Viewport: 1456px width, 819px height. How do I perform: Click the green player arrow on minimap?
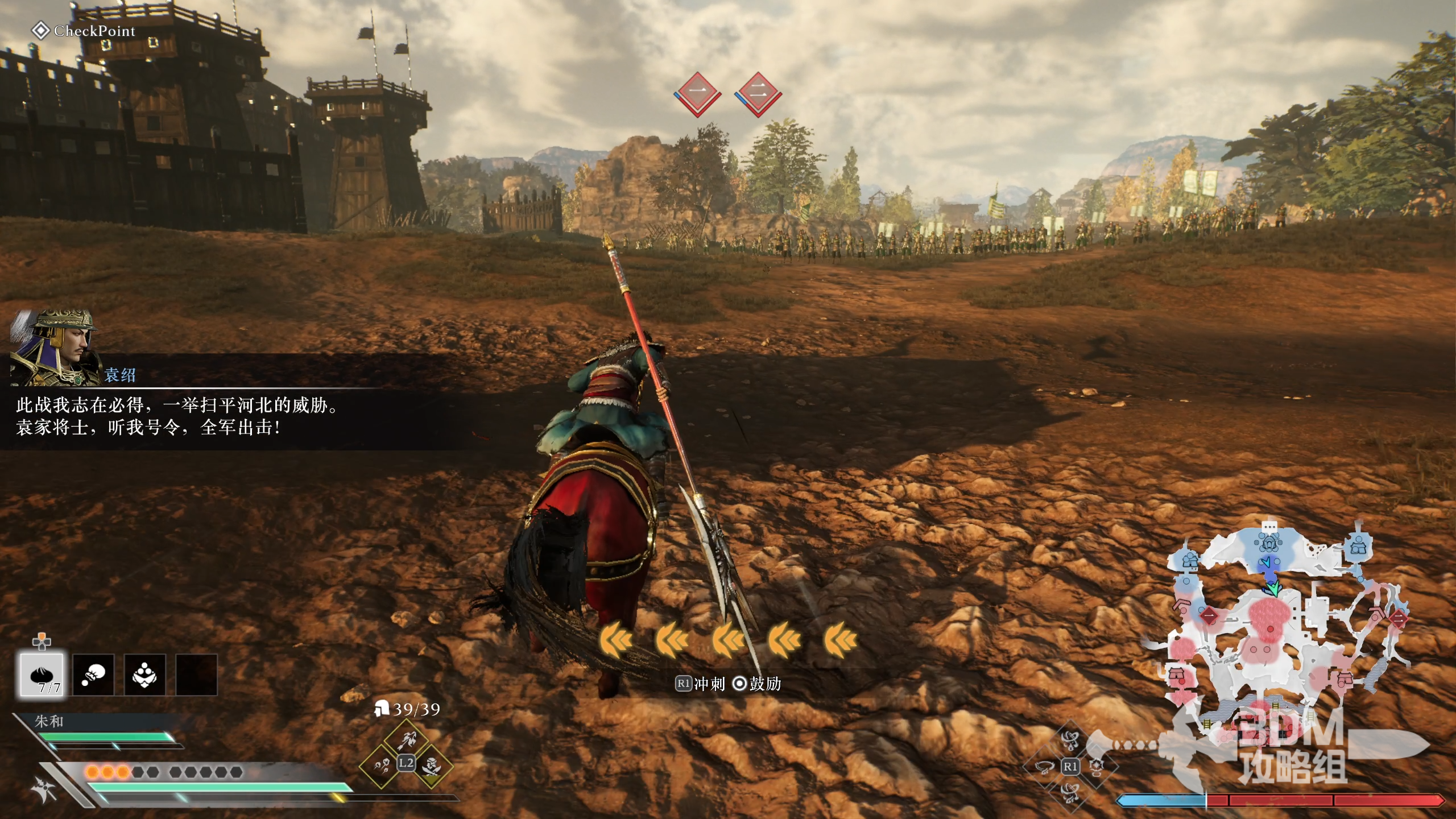tap(1274, 588)
